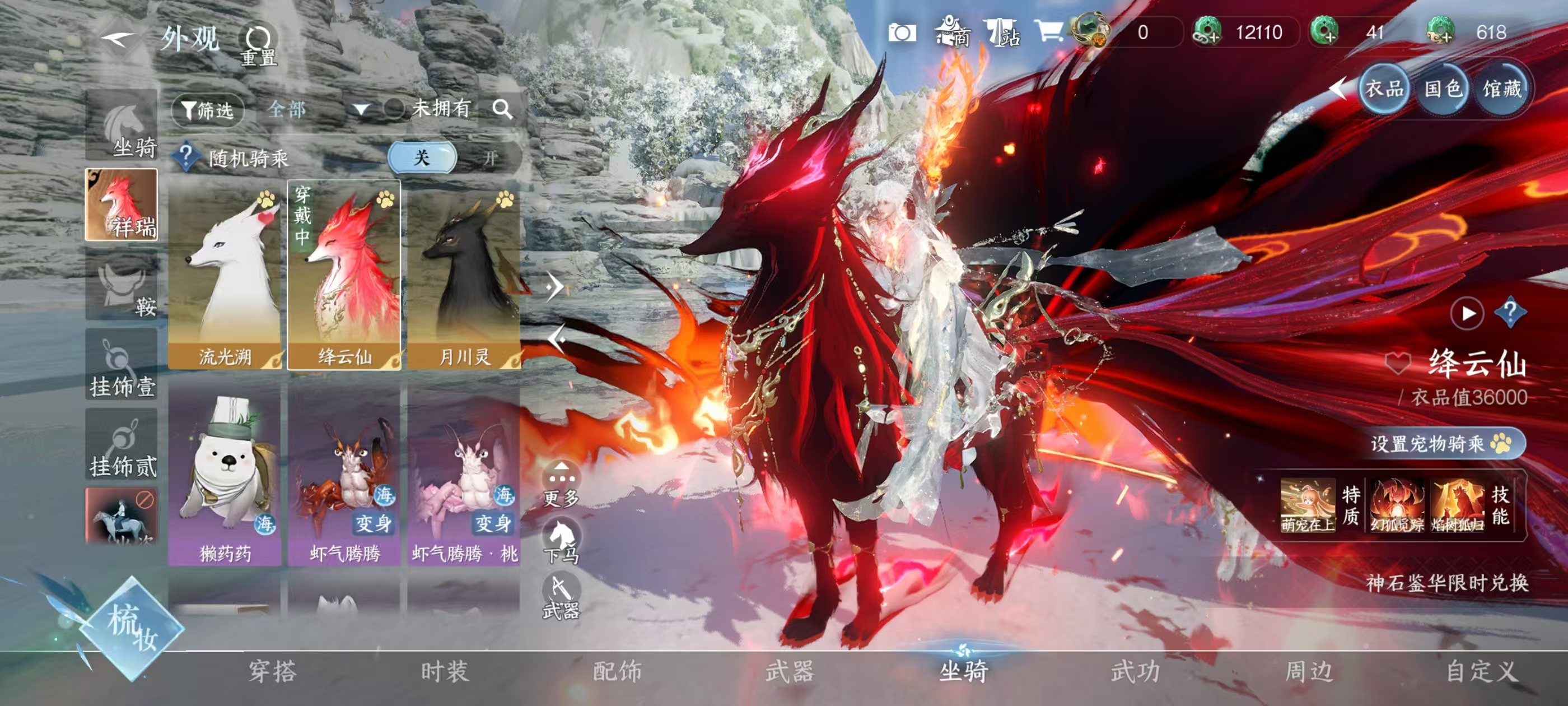Open the 武功 martial arts tab
1568x706 pixels.
[1135, 671]
